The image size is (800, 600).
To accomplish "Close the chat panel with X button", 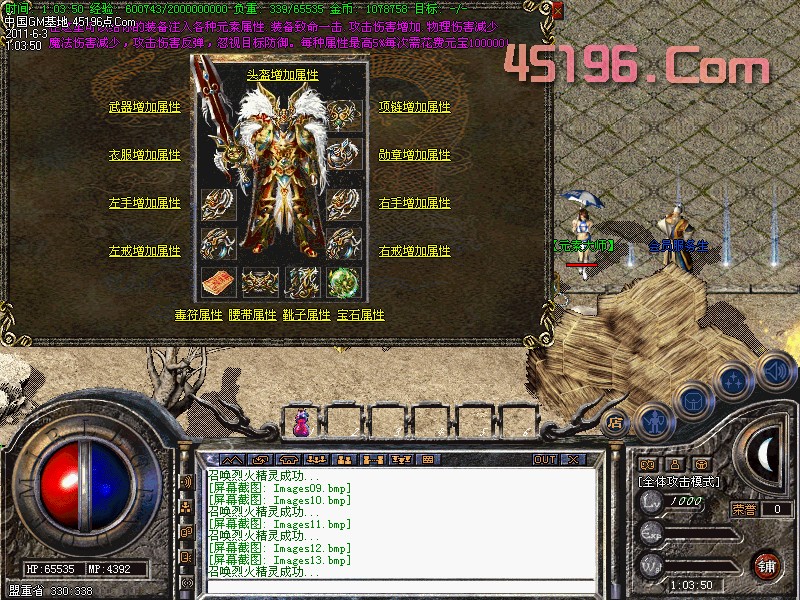I will [x=573, y=460].
